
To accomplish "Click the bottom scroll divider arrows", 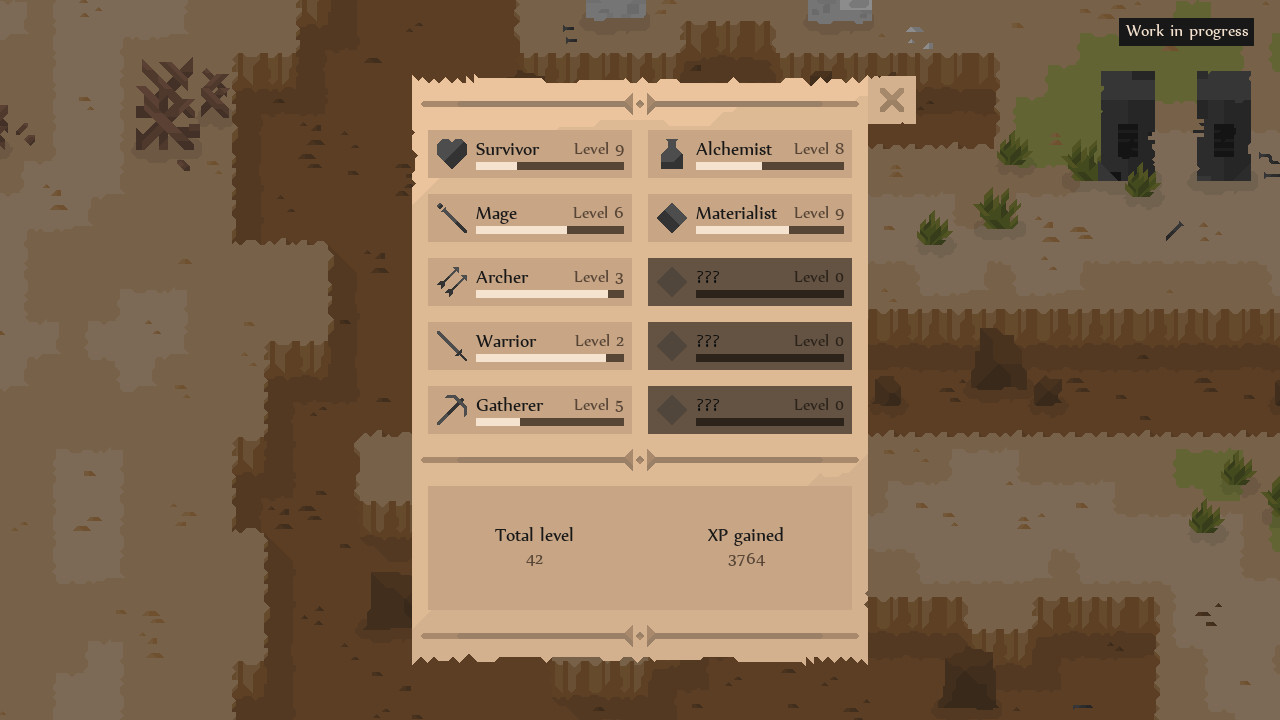I will point(640,636).
